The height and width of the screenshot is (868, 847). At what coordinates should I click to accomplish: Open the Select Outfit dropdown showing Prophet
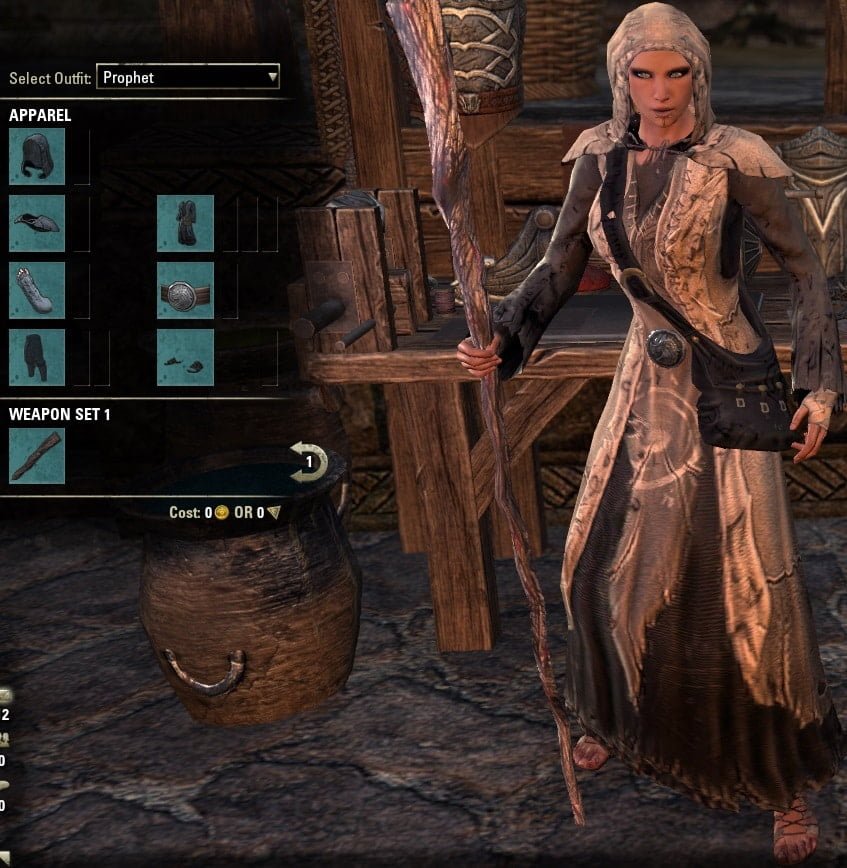tap(188, 77)
